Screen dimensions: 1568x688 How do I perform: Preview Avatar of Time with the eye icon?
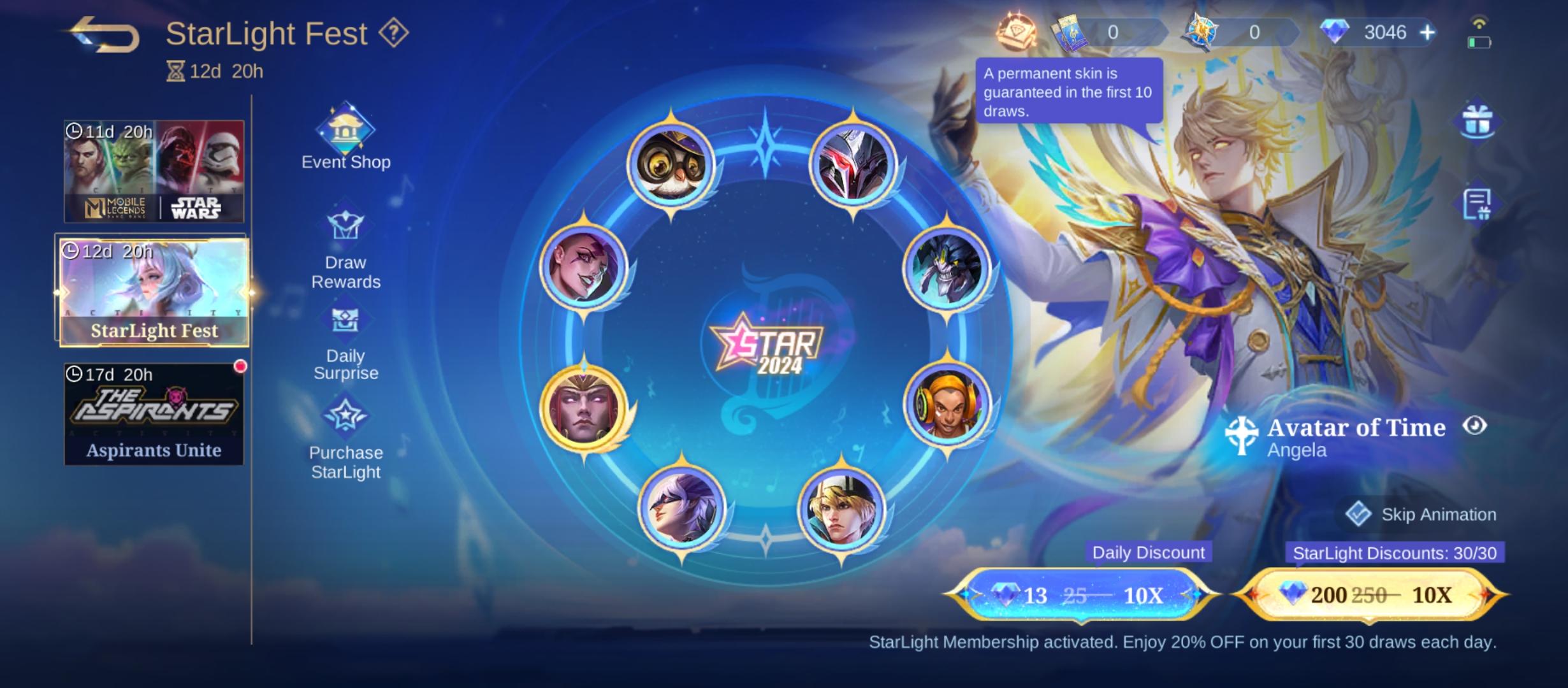[x=1475, y=425]
